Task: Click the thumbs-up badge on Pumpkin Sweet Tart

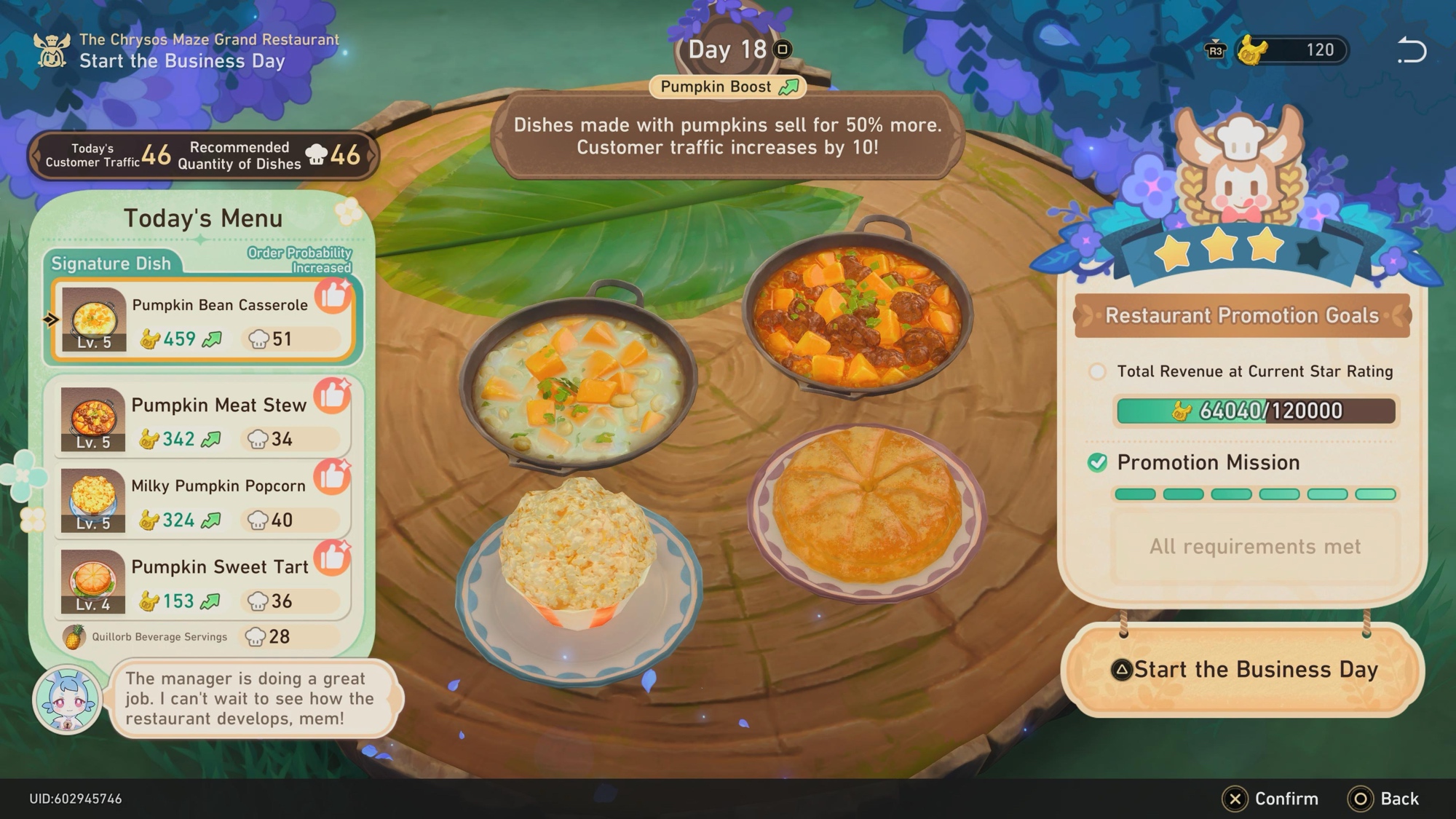Action: (x=333, y=558)
